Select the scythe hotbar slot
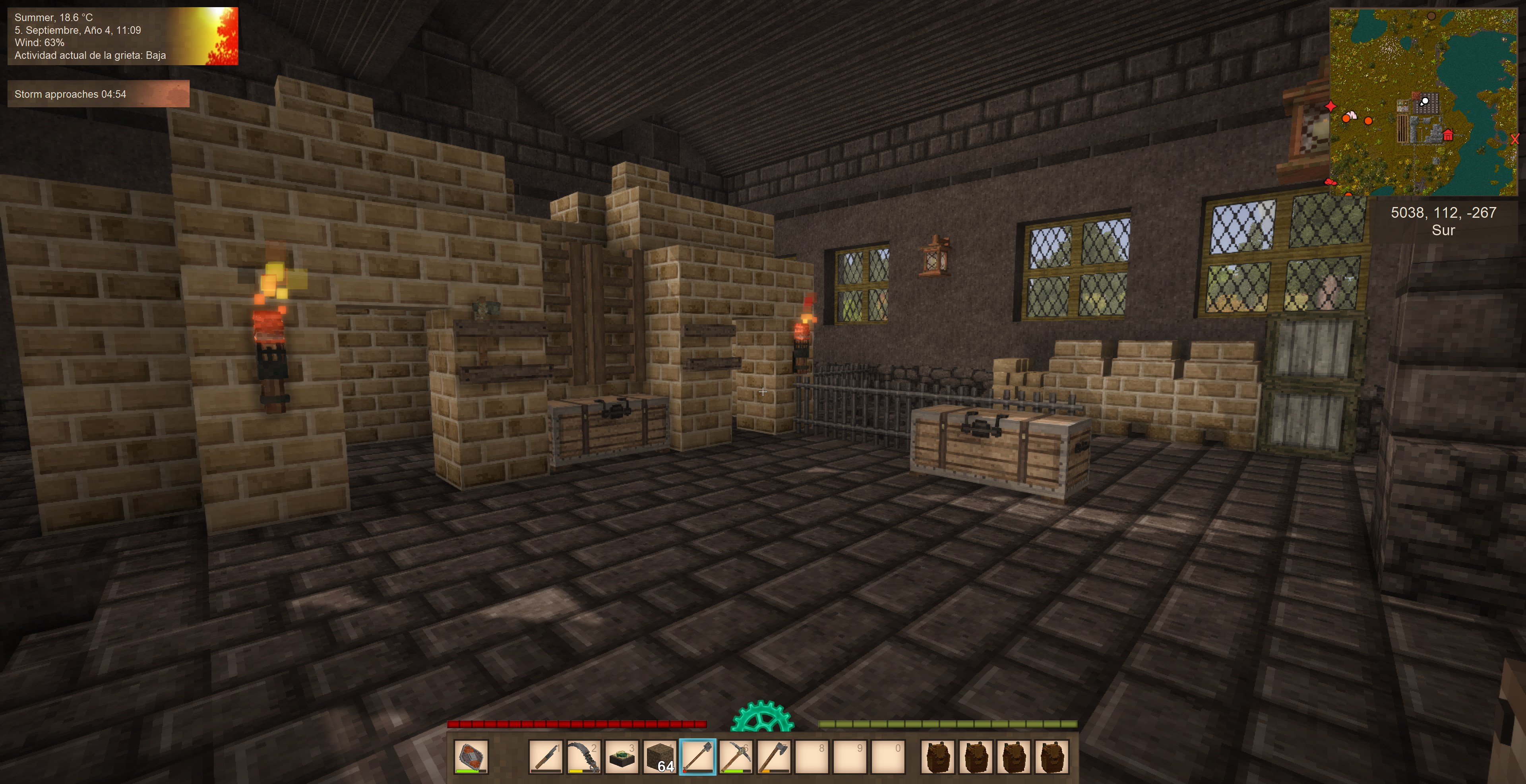This screenshot has height=784, width=1526. coord(583,757)
